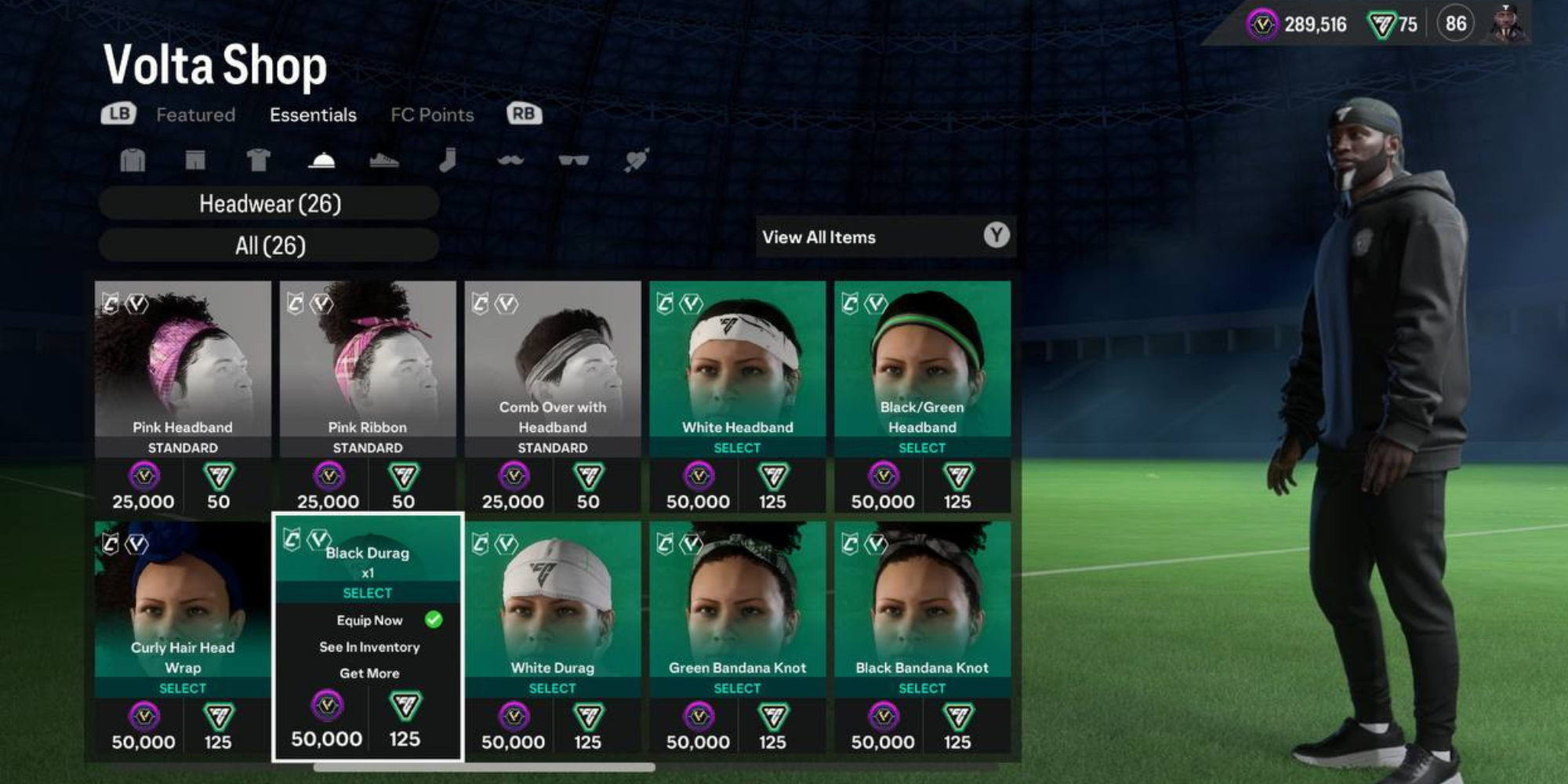Viewport: 1568px width, 784px height.
Task: Switch to the FC Points tab
Action: [x=432, y=114]
